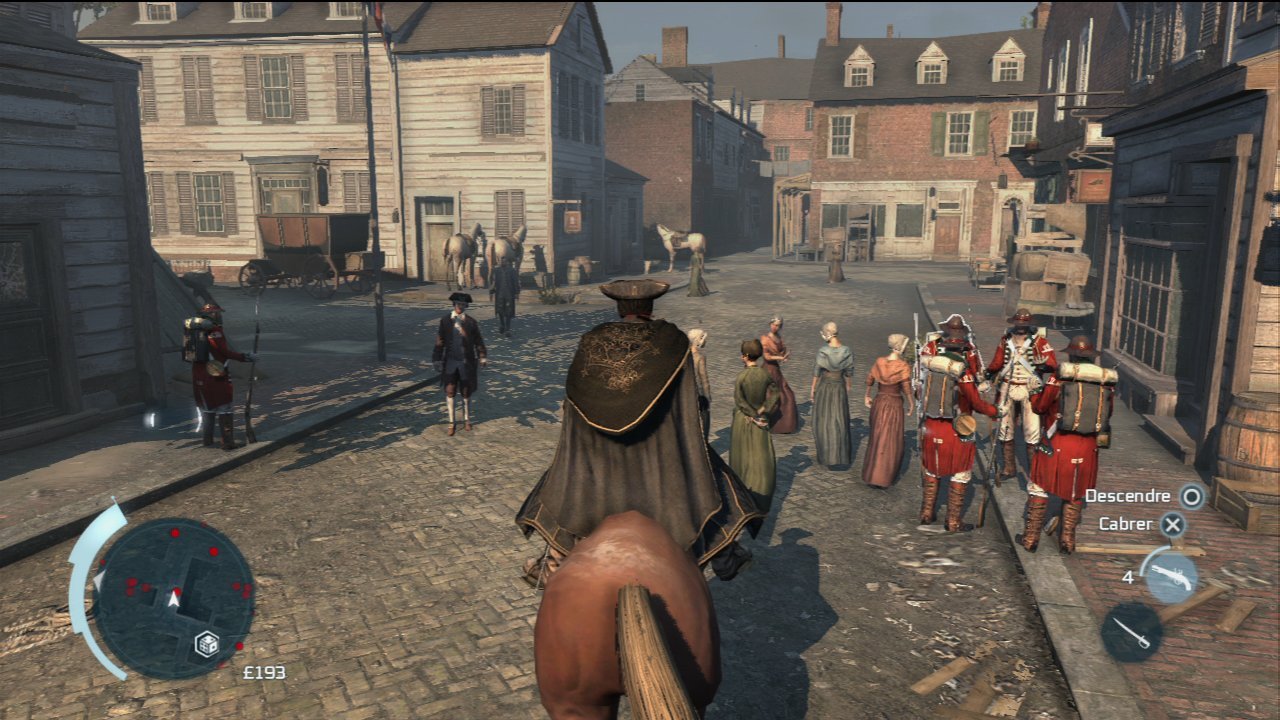
Task: Select the flintlock pistol weapon icon
Action: coord(1170,575)
